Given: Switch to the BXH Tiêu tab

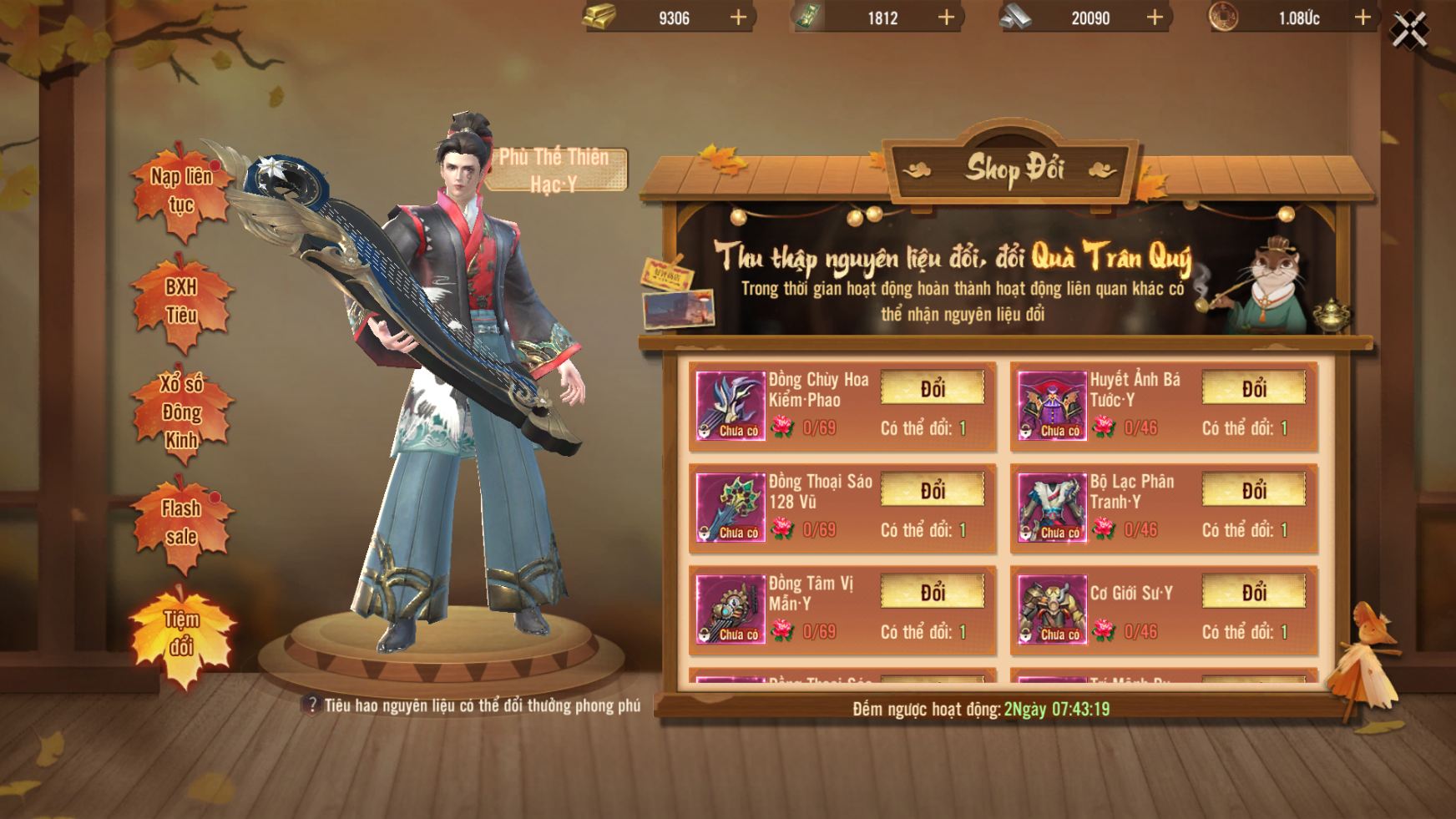Looking at the screenshot, I should (181, 301).
